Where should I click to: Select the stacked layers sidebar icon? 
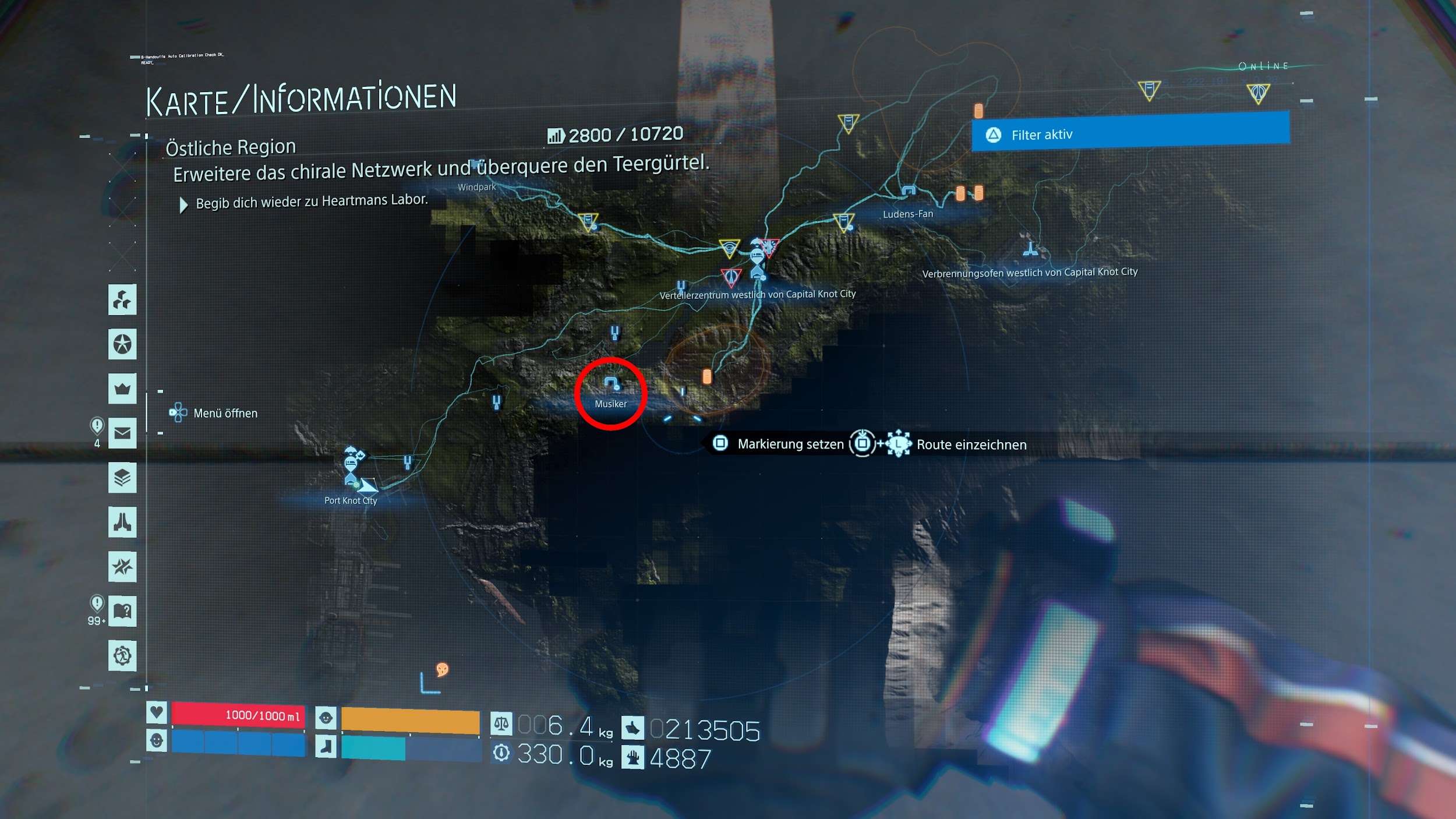click(x=122, y=478)
